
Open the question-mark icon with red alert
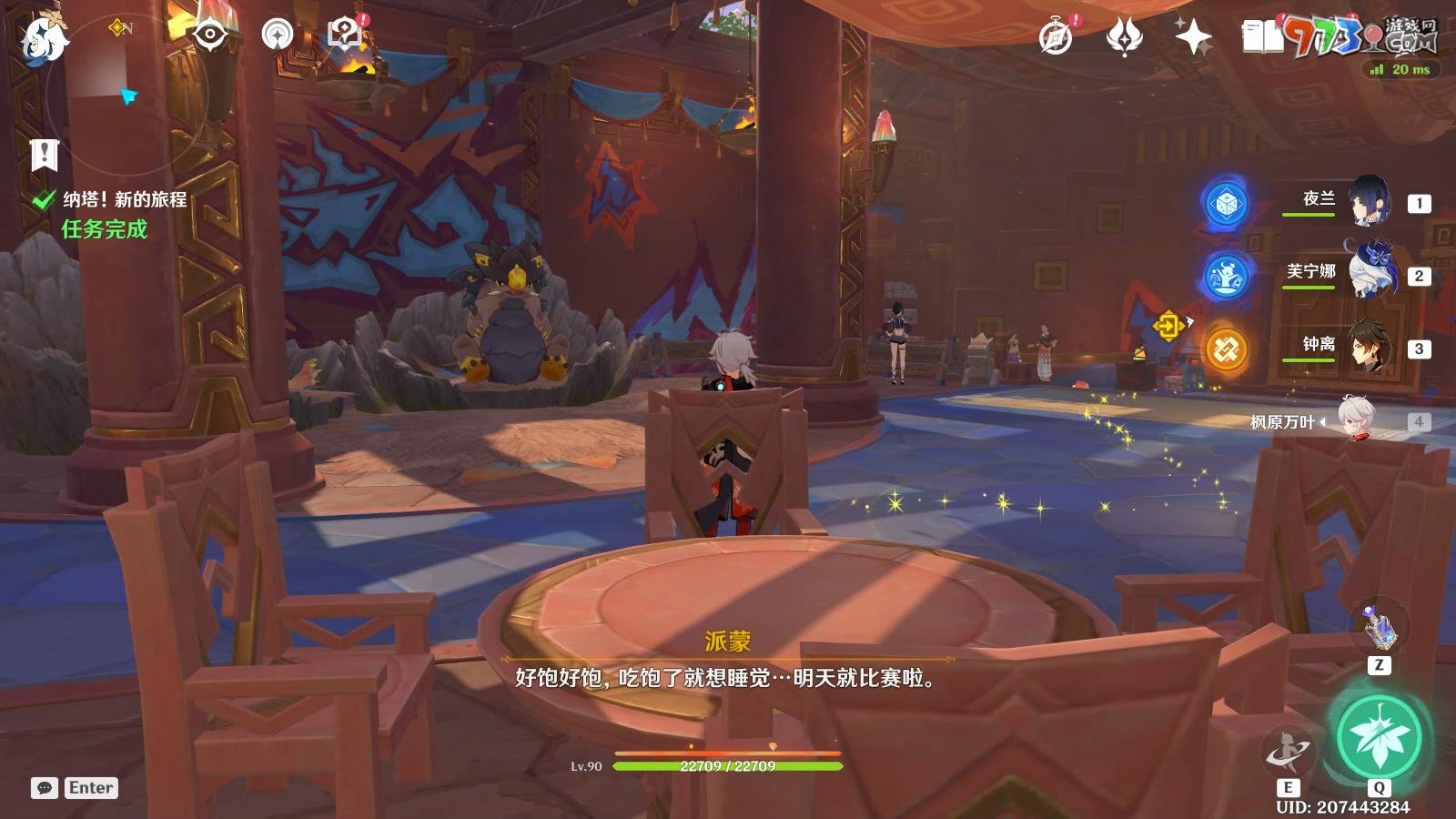tap(344, 35)
